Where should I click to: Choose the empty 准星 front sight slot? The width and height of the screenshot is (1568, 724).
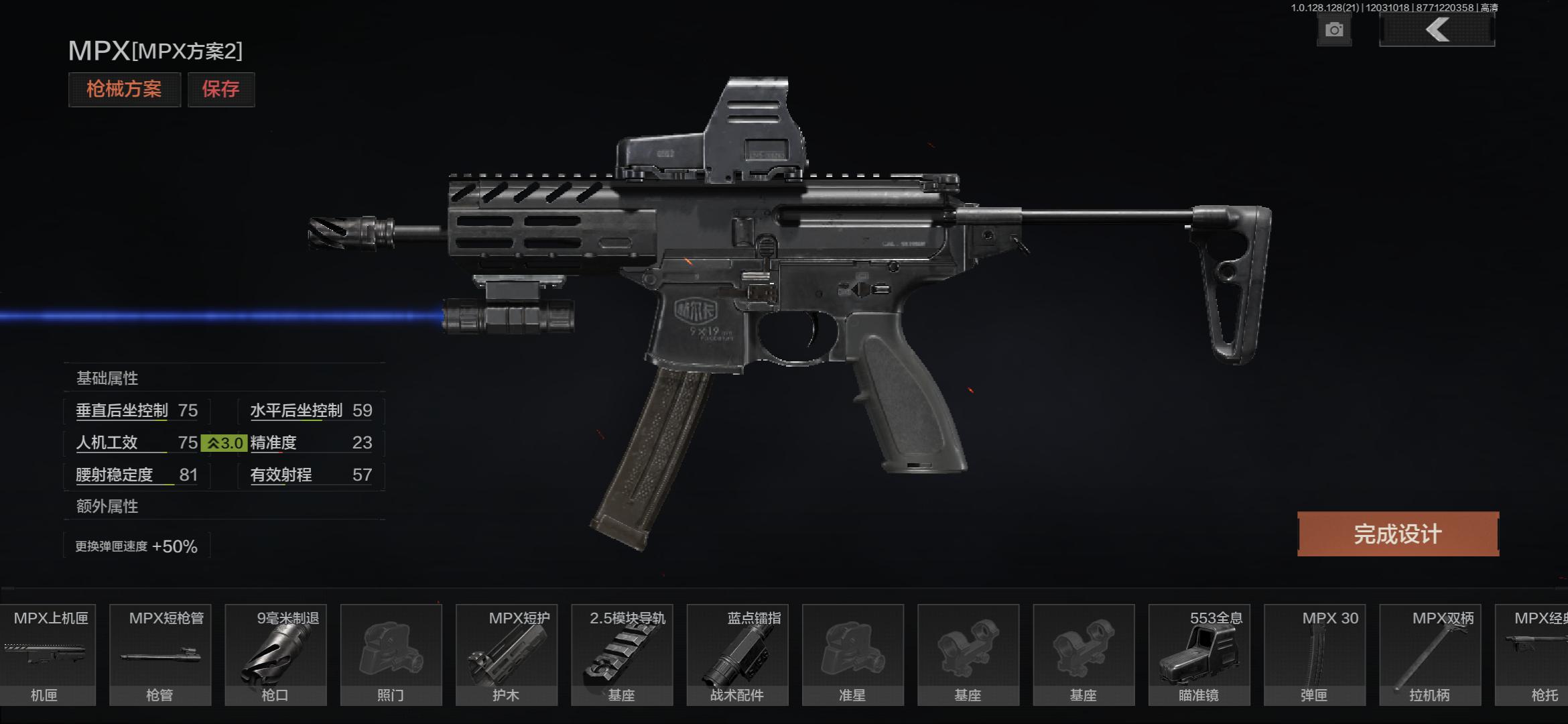[852, 655]
